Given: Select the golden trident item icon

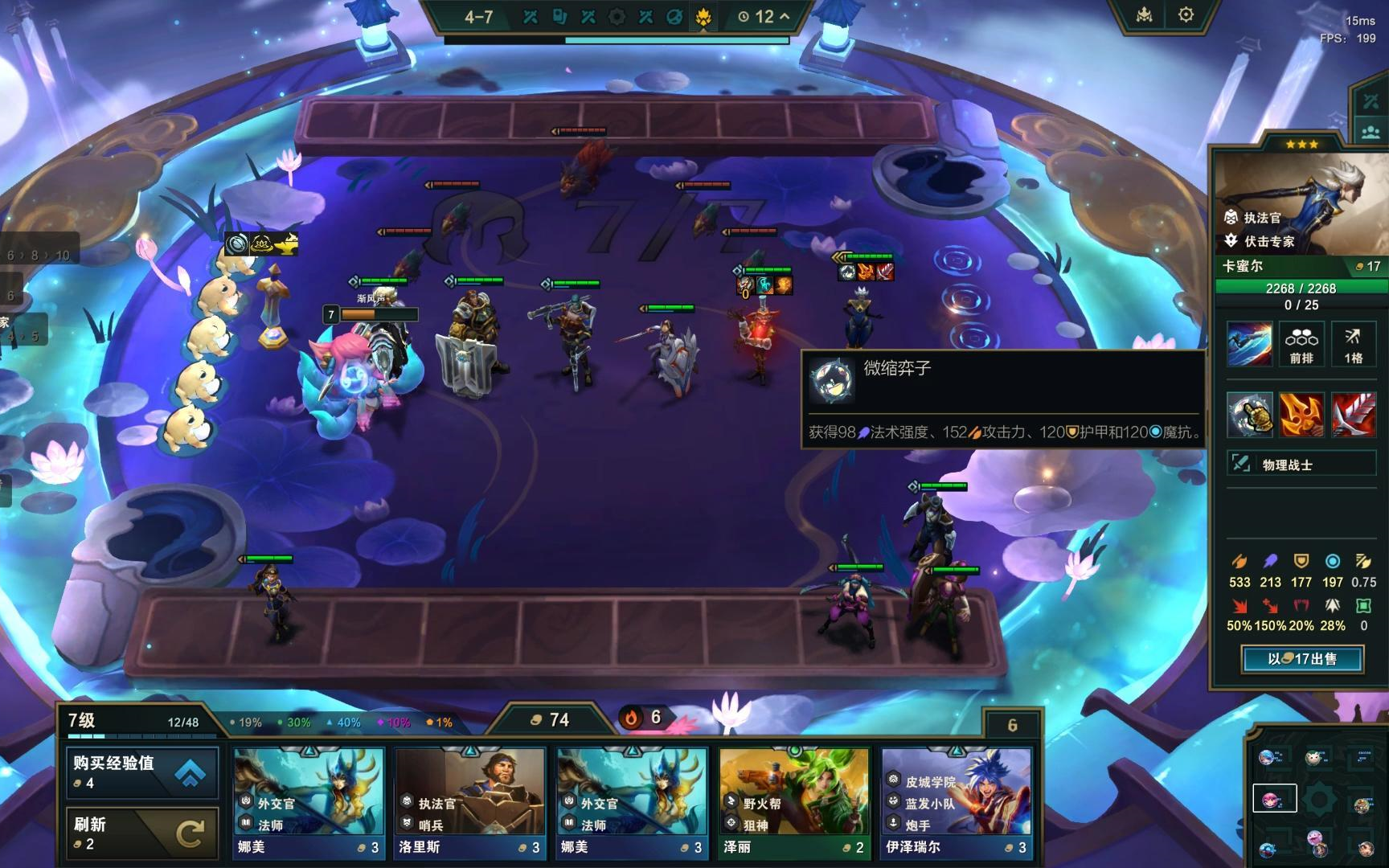Looking at the screenshot, I should pyautogui.click(x=1301, y=415).
